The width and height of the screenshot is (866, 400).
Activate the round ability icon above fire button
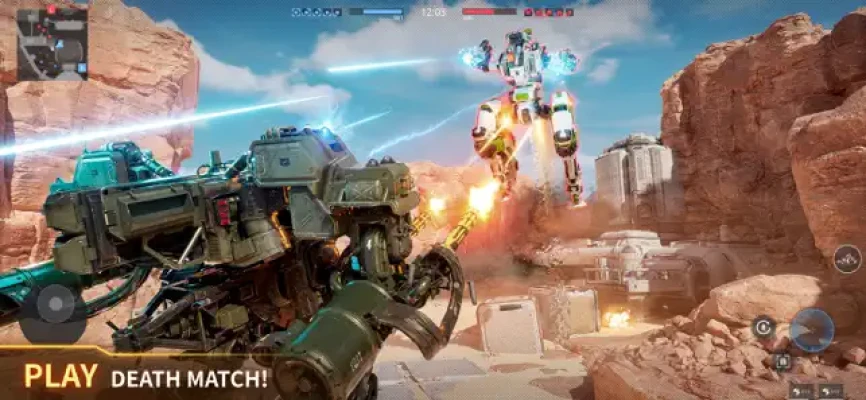pyautogui.click(x=846, y=260)
